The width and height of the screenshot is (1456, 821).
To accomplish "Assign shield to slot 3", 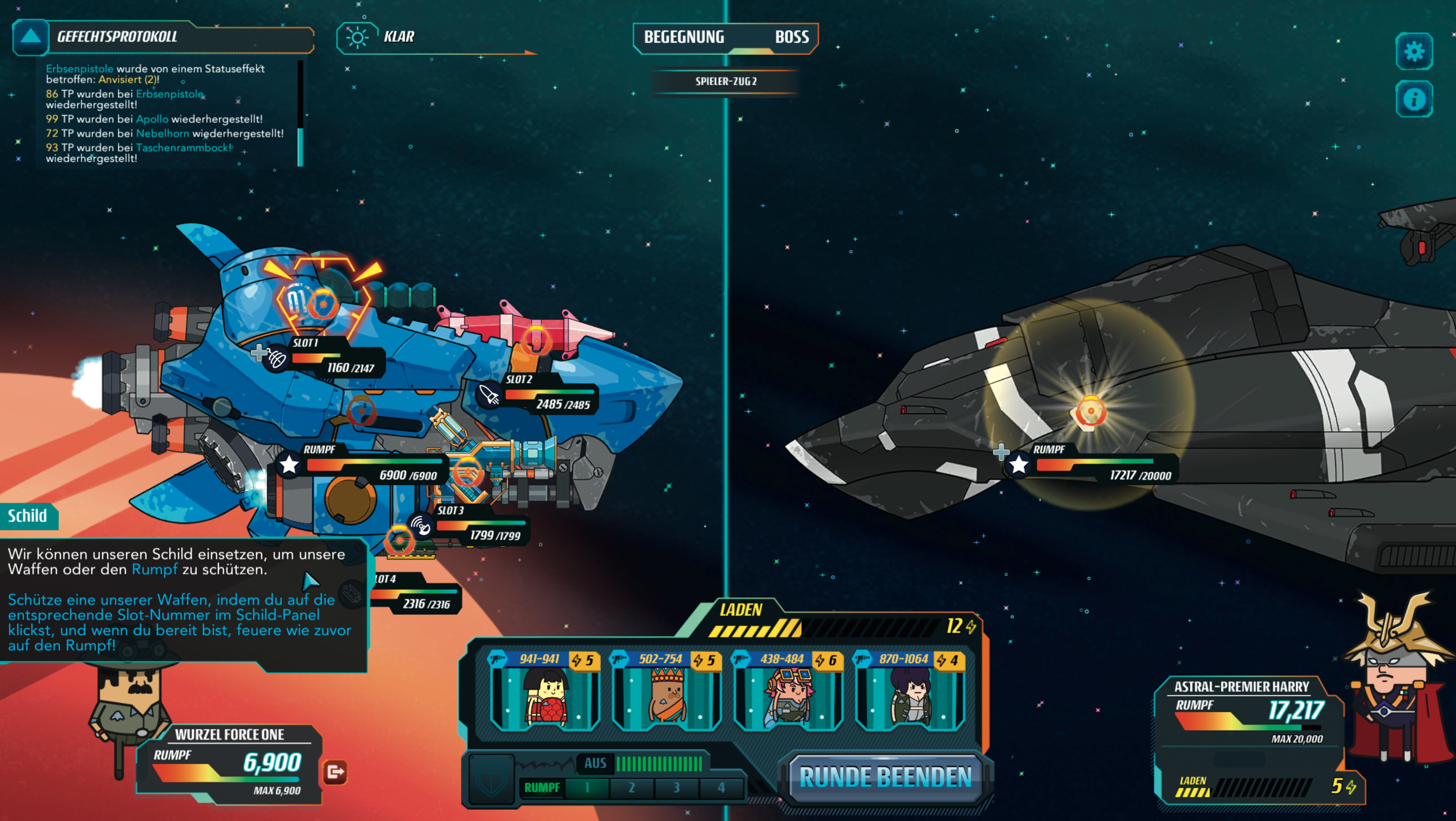I will click(676, 787).
